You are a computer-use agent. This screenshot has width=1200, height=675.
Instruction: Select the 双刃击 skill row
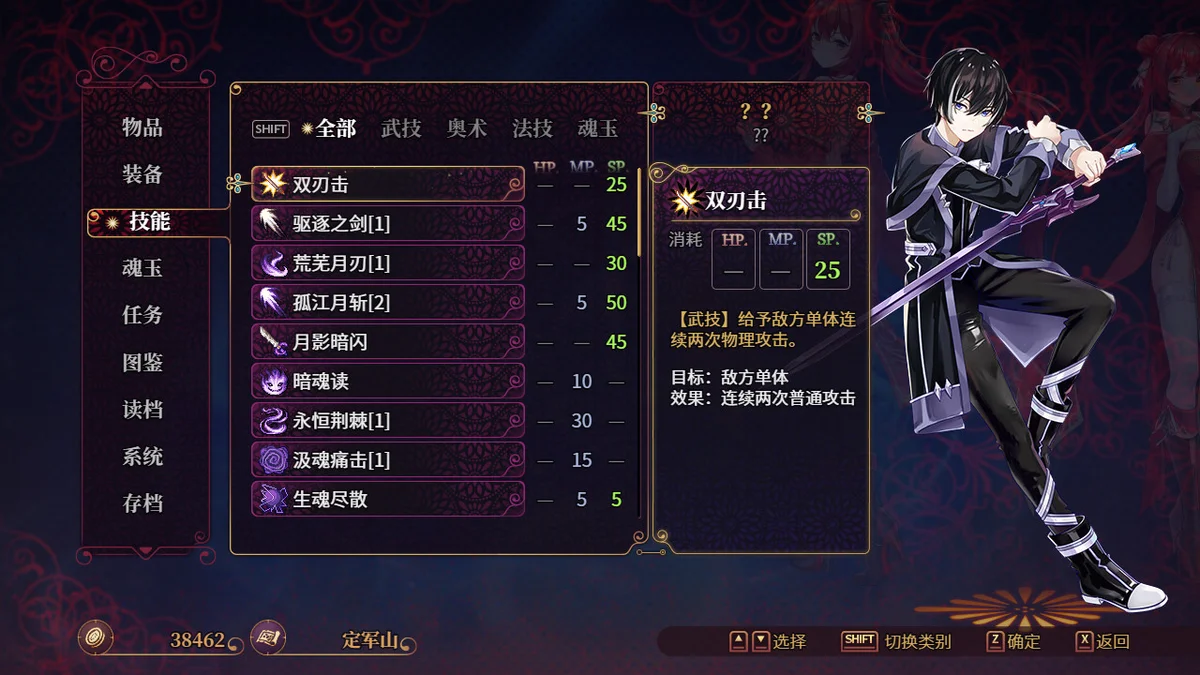[388, 185]
